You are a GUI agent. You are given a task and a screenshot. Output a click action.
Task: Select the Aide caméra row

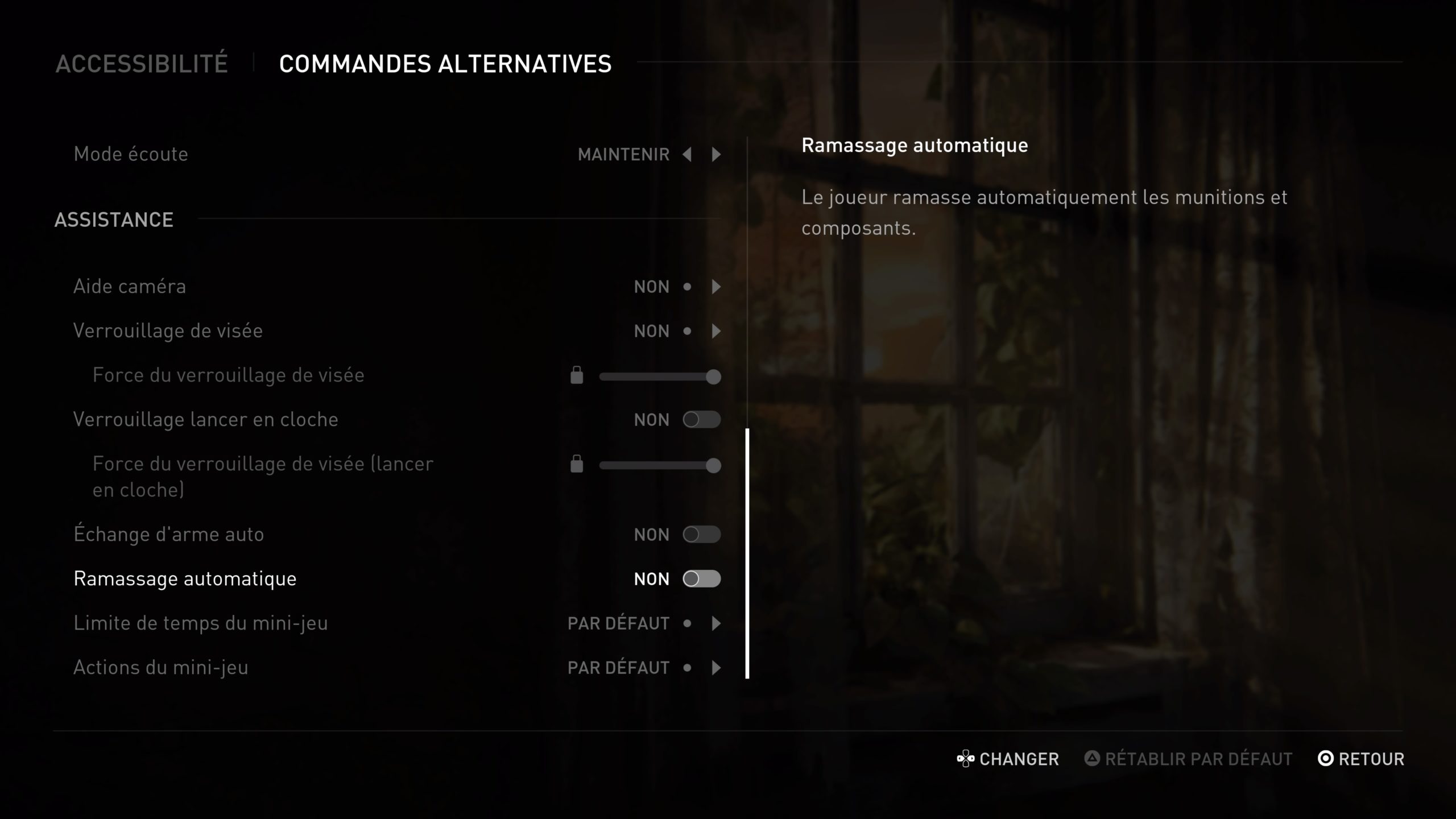coord(130,287)
